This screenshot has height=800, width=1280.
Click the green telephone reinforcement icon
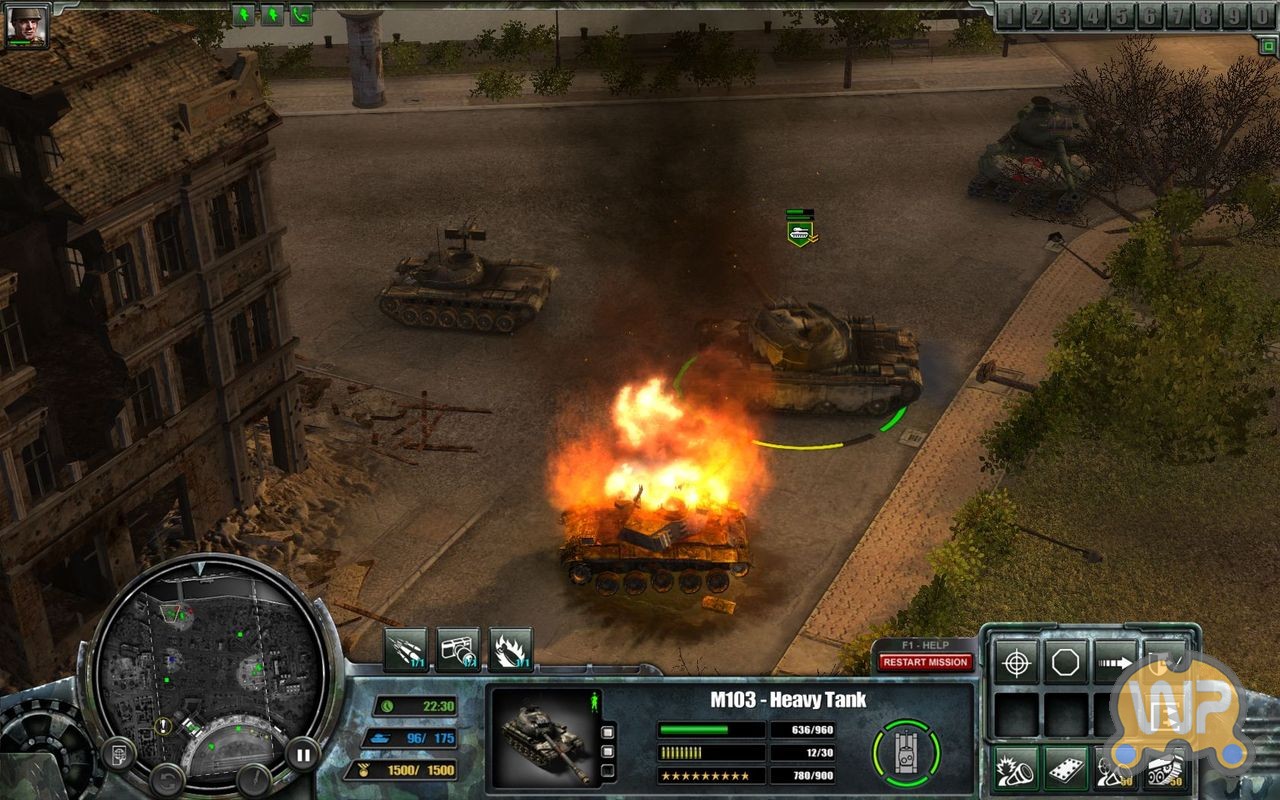coord(301,15)
